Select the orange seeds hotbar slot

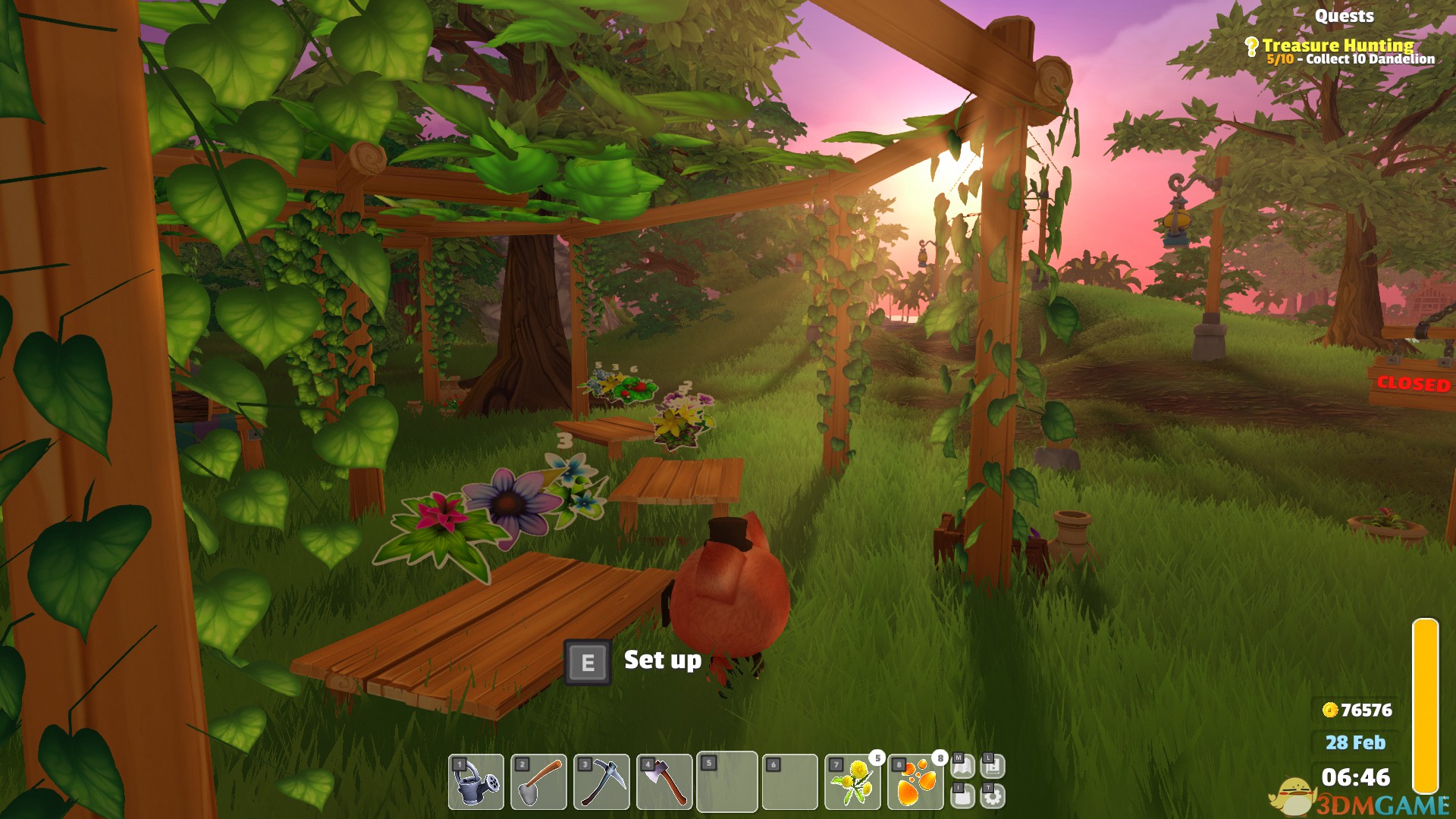(916, 783)
